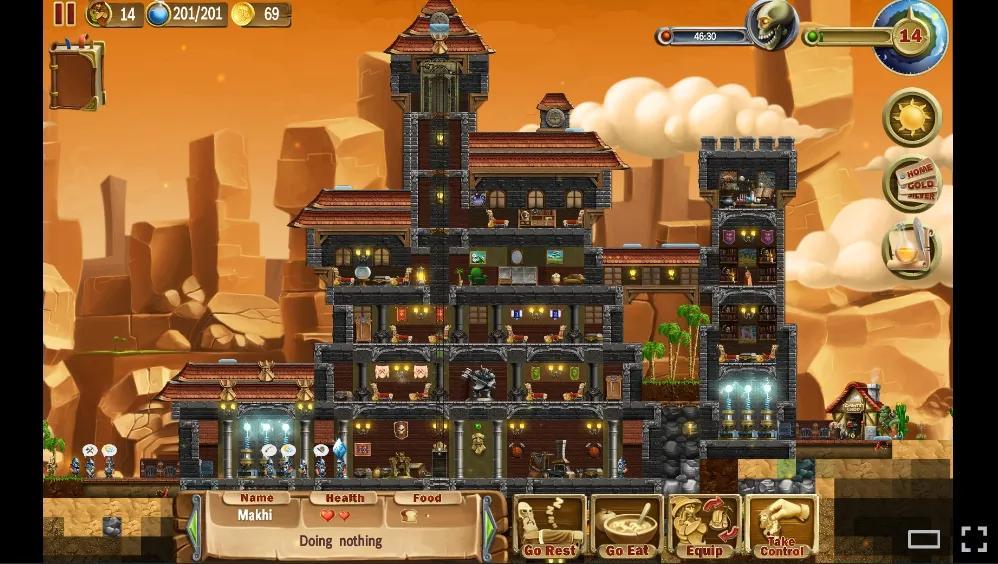The height and width of the screenshot is (564, 998).
Task: Select previous dwarf with left green arrow
Action: [193, 527]
